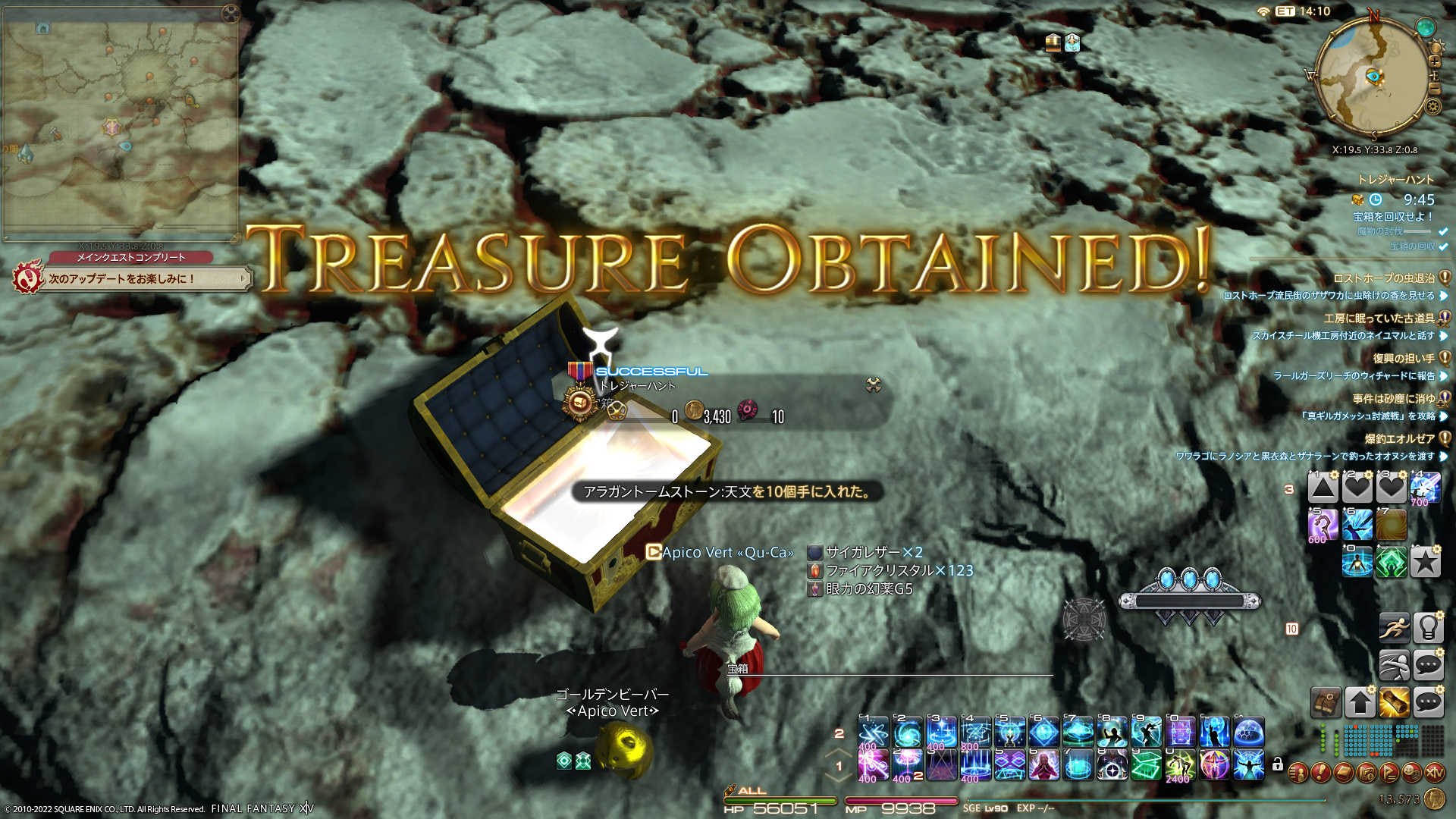
Task: Open the leather bag inventory icon
Action: click(1326, 702)
